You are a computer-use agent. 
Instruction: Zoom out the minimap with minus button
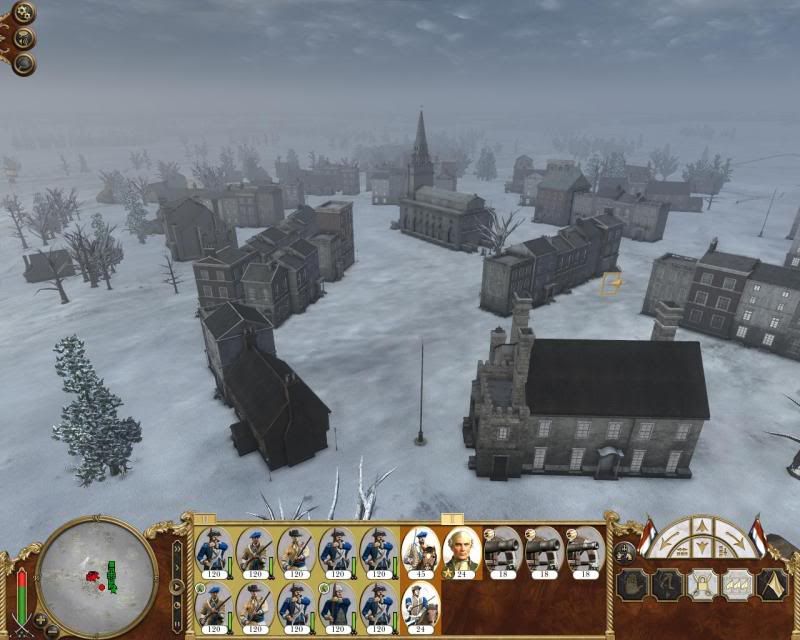coord(52,630)
